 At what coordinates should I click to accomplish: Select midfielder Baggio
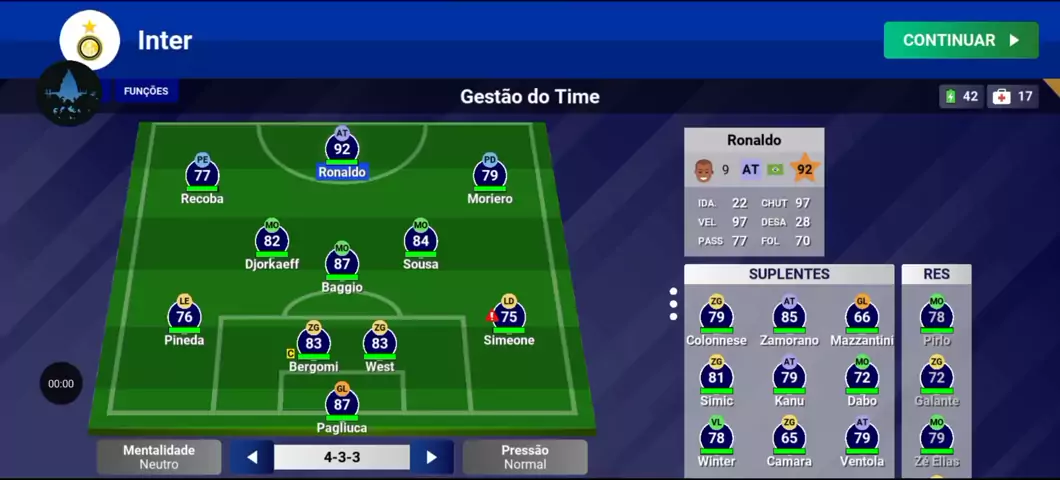342,265
